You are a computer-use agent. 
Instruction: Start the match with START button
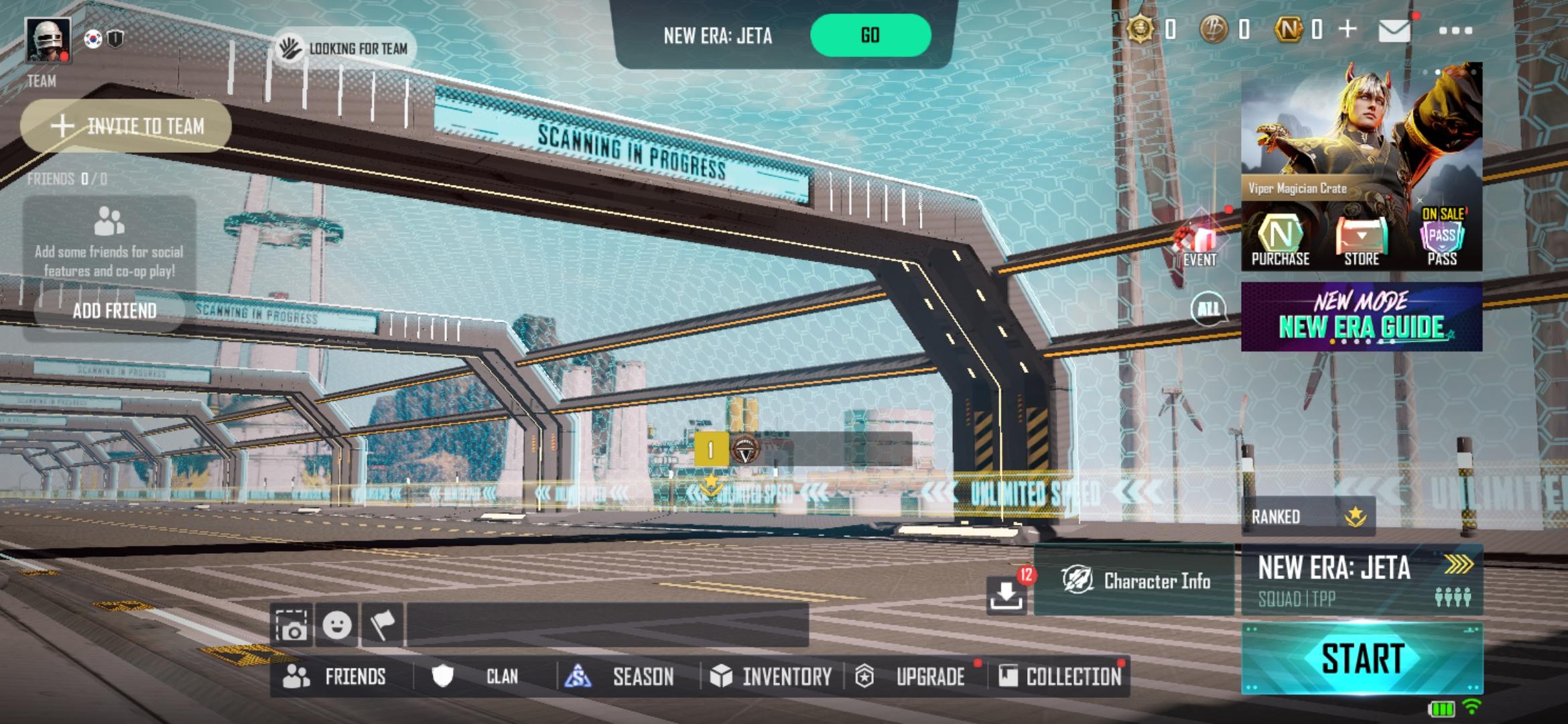(x=1362, y=658)
